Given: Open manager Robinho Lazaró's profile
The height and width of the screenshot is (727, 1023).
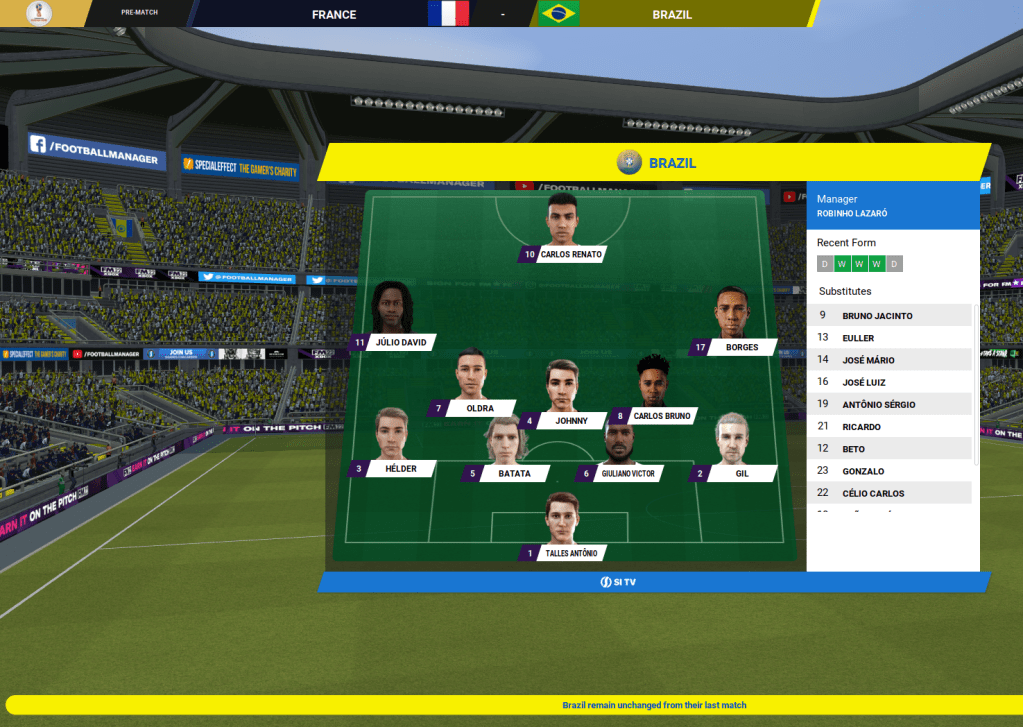Looking at the screenshot, I should coord(851,213).
